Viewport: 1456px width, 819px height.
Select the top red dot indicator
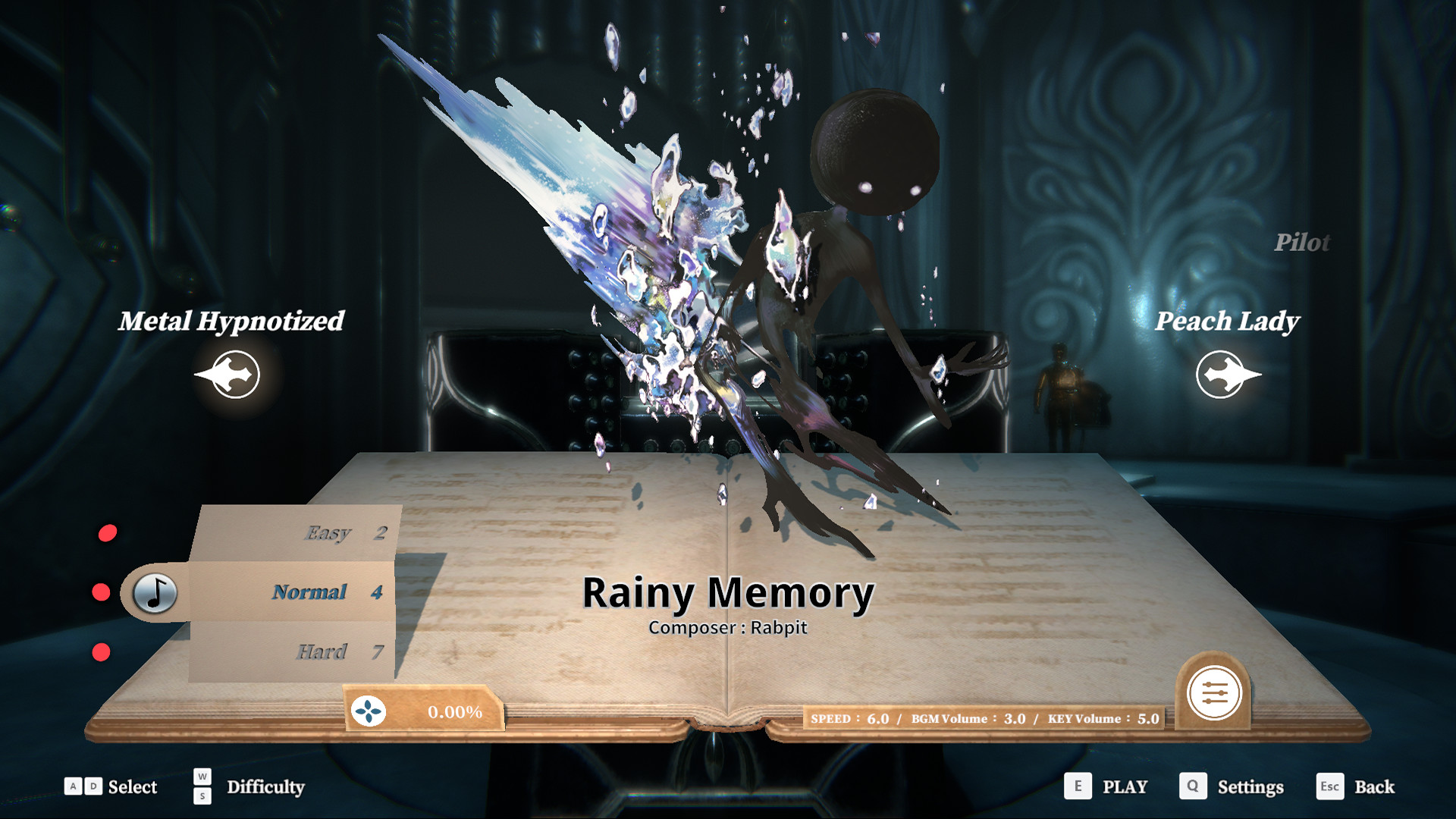pos(106,532)
